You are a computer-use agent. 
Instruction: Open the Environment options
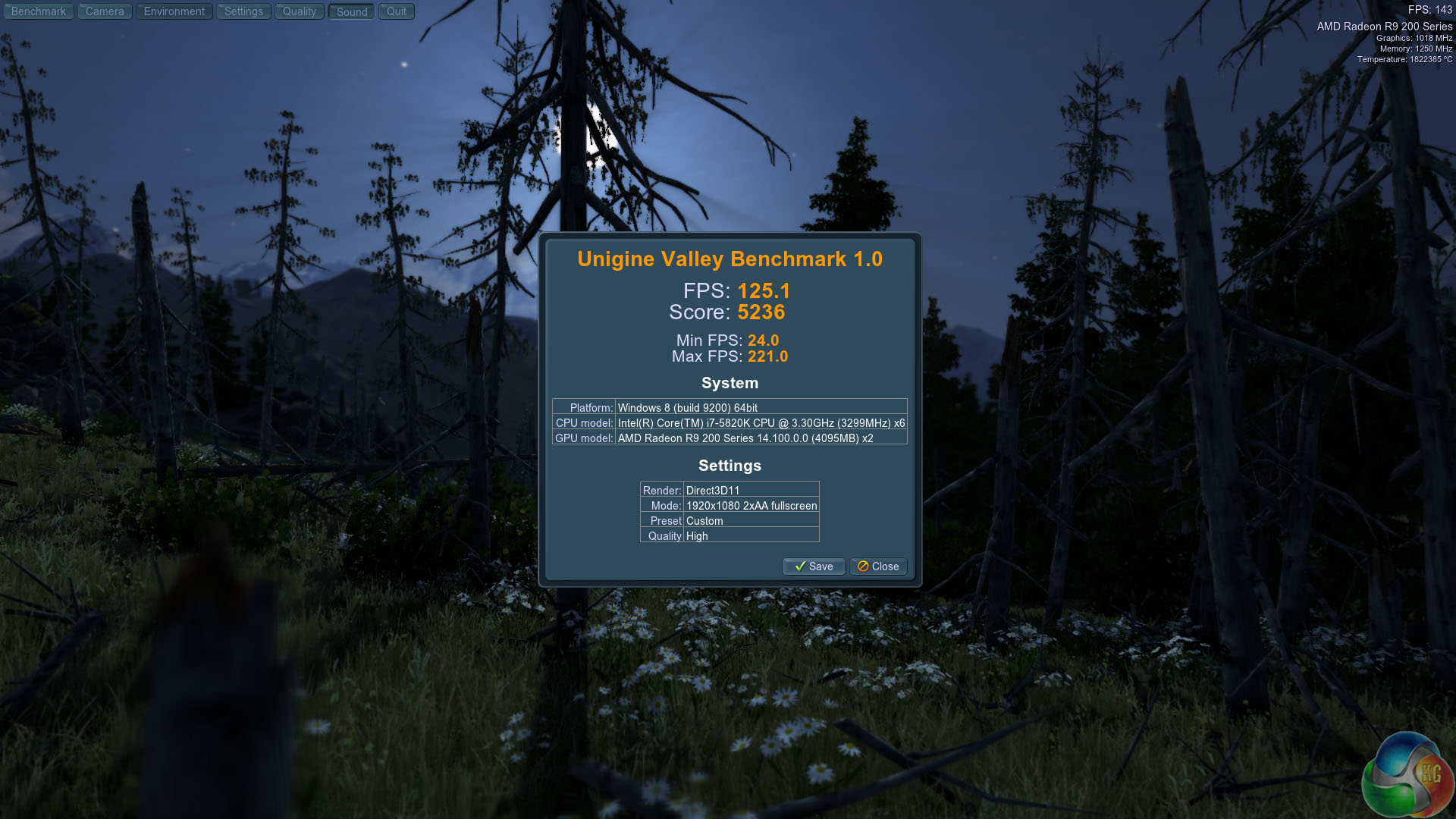[174, 11]
